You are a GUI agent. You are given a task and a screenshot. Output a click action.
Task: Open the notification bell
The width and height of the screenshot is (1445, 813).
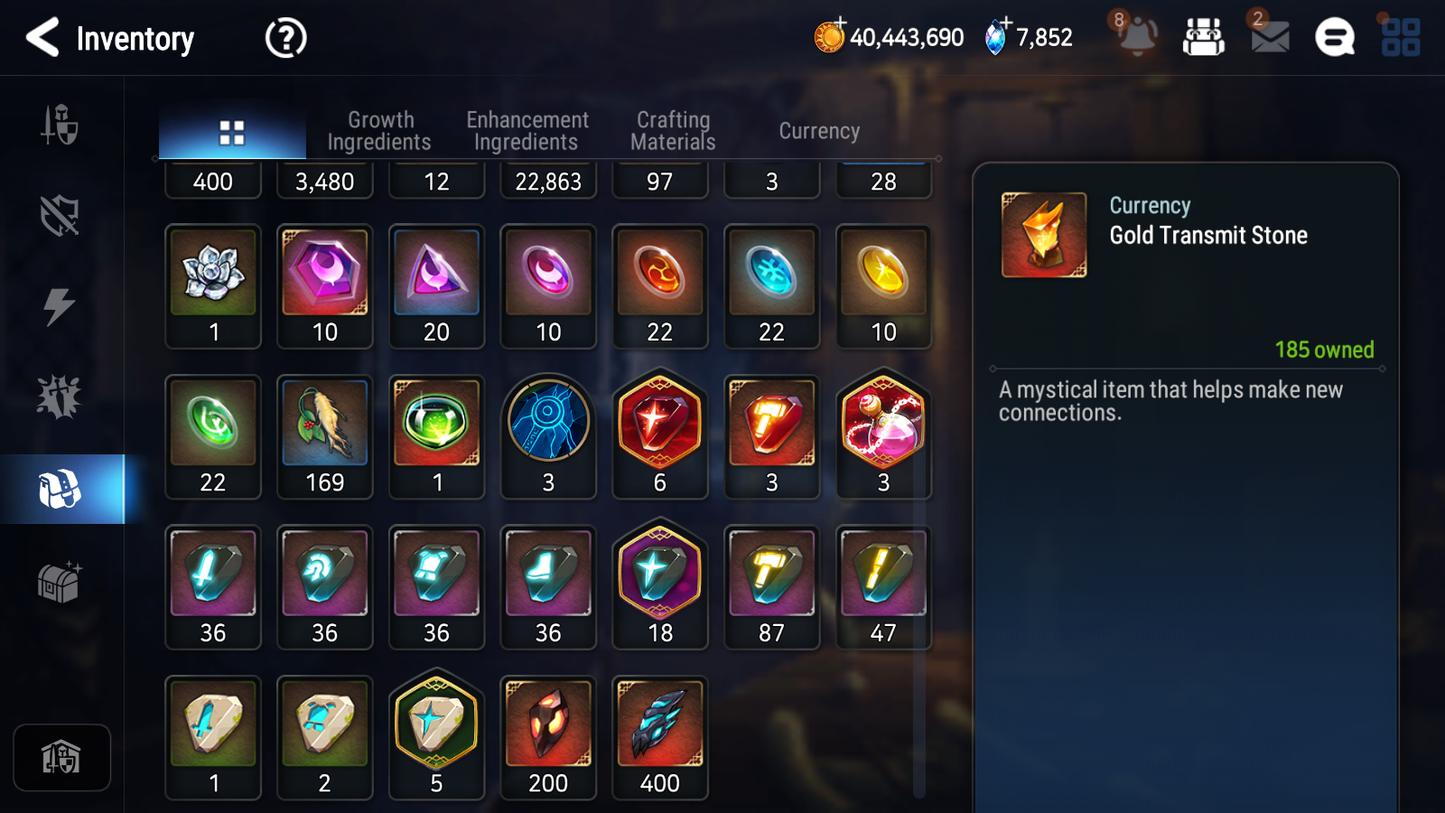tap(1137, 37)
